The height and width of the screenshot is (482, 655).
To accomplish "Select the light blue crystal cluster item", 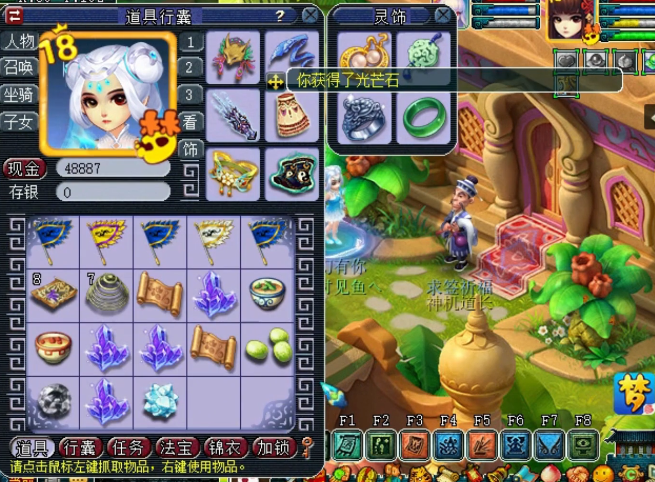I will 160,400.
